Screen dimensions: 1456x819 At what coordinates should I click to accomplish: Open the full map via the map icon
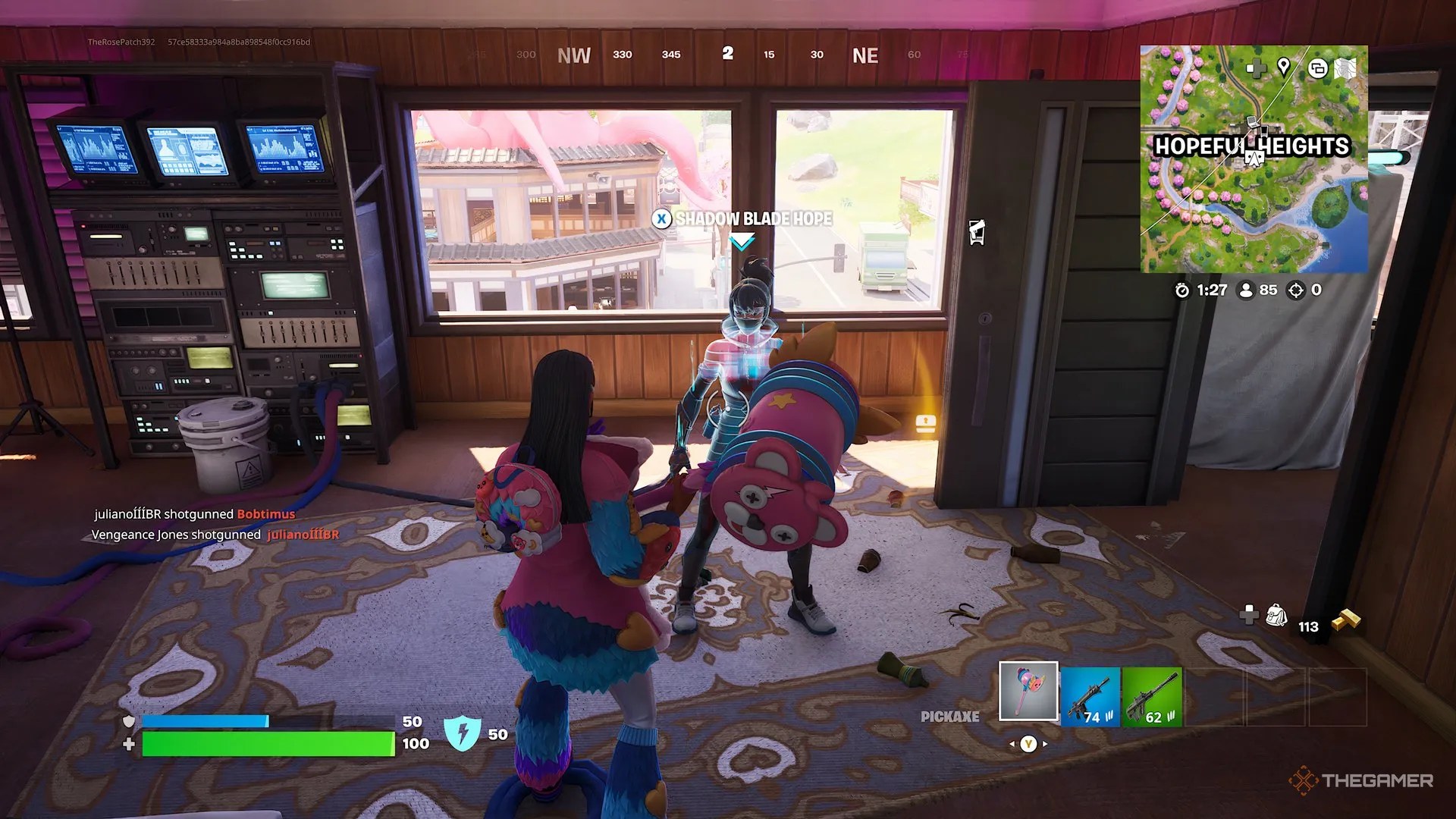tap(1345, 67)
